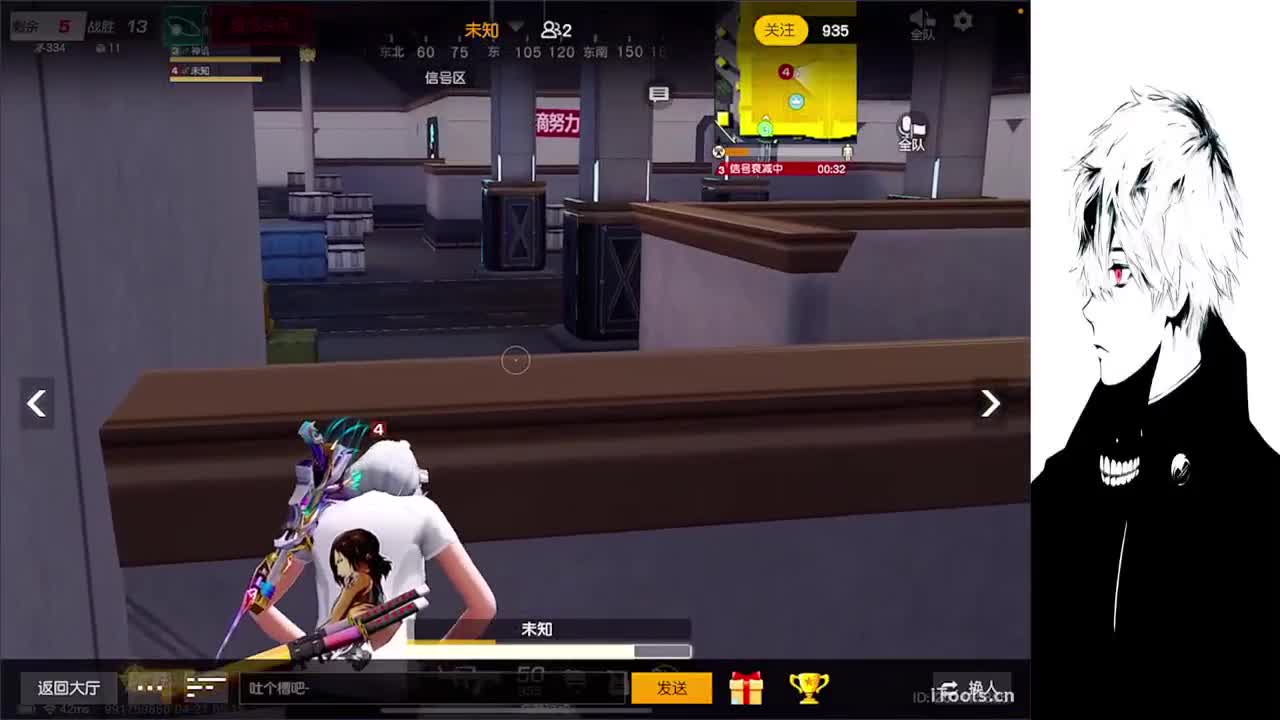Toggle the 全队 team voice microphone

tap(913, 131)
